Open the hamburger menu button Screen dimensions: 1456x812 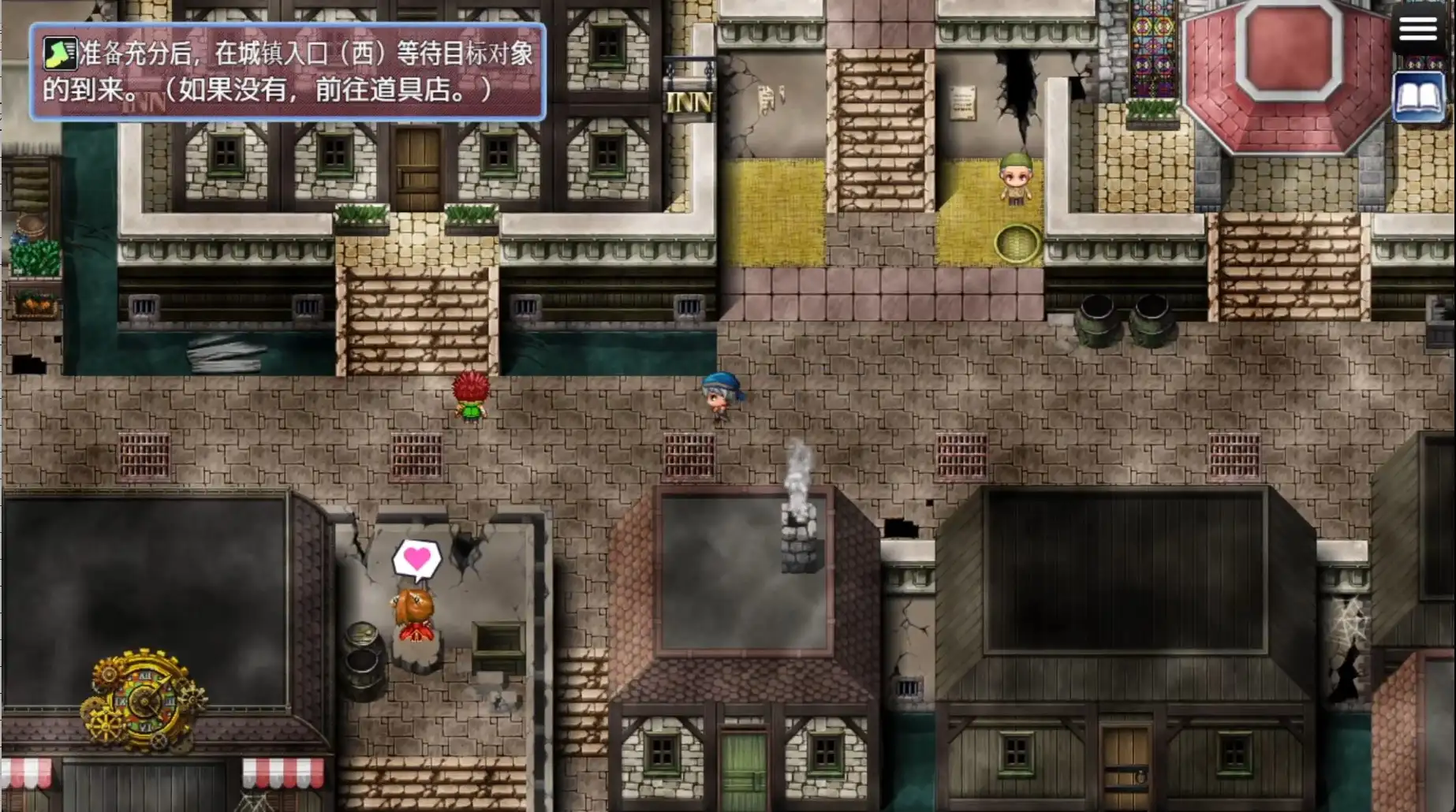(x=1417, y=29)
